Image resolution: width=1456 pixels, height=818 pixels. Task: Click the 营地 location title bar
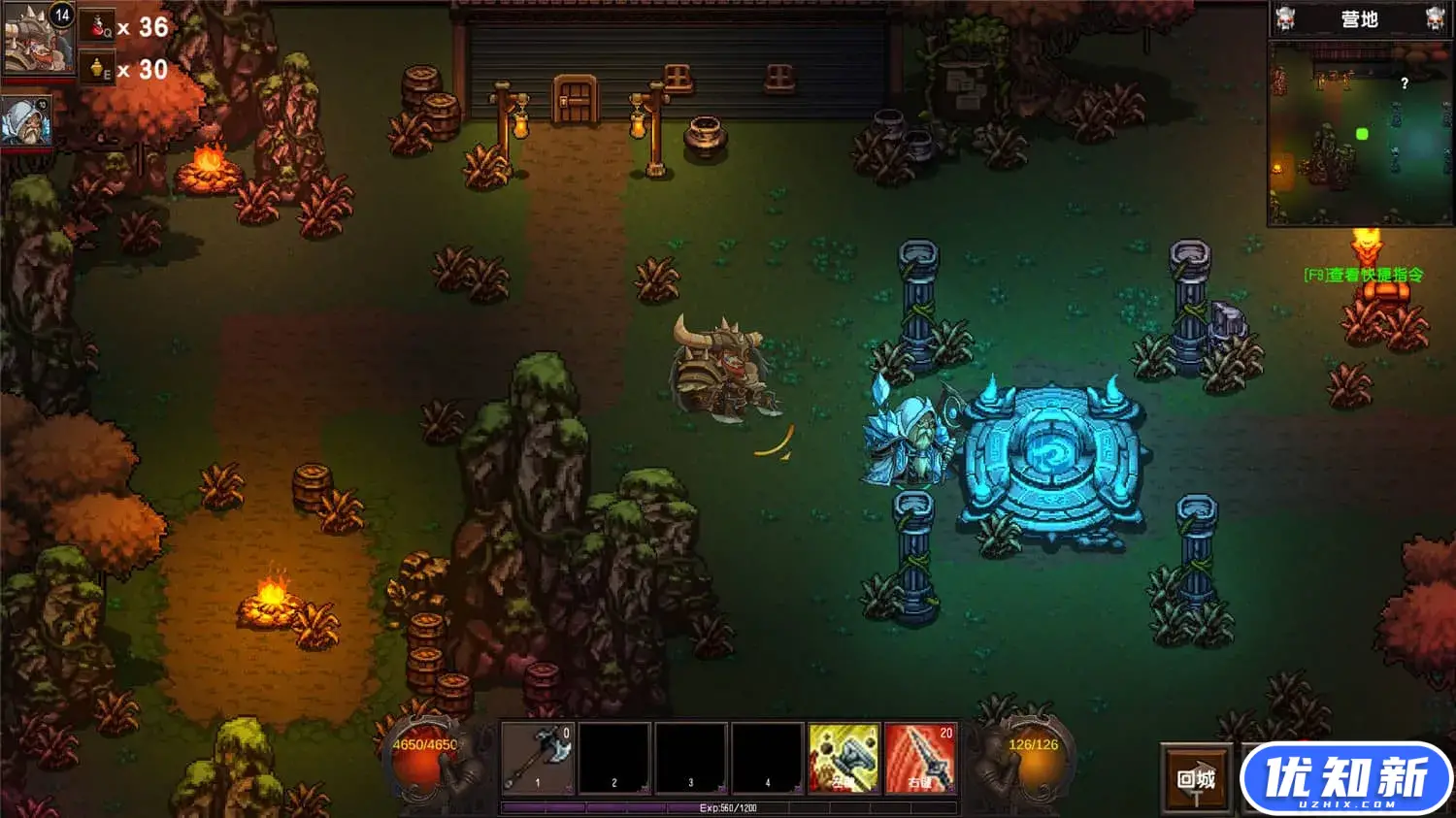click(x=1359, y=19)
